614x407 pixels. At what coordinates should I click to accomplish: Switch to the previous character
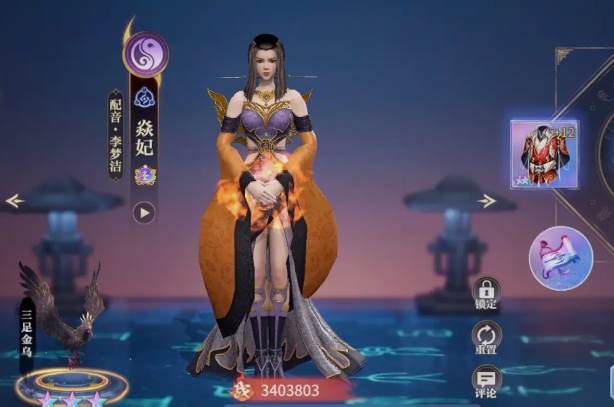pyautogui.click(x=14, y=201)
